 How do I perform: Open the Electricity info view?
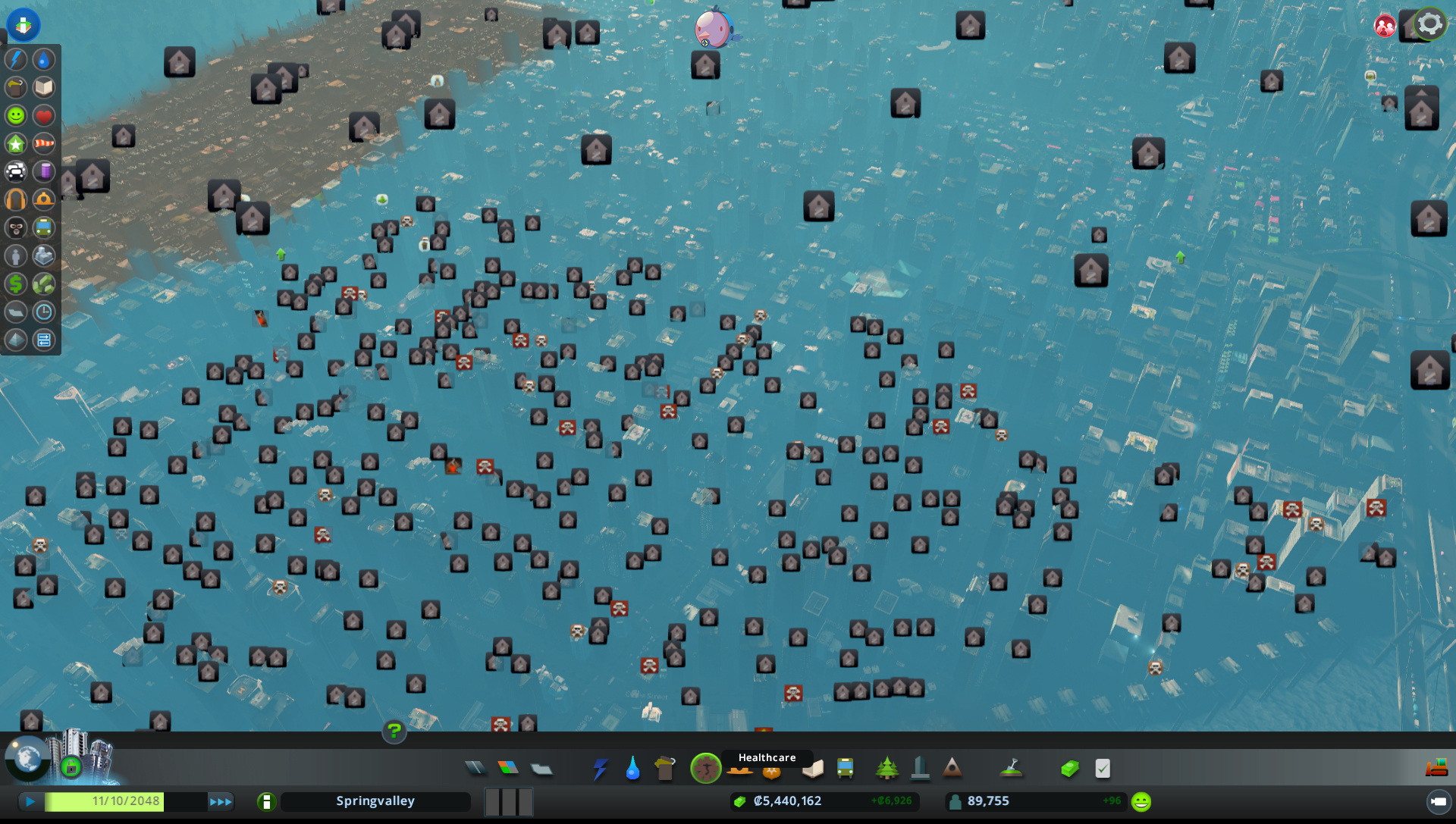15,60
